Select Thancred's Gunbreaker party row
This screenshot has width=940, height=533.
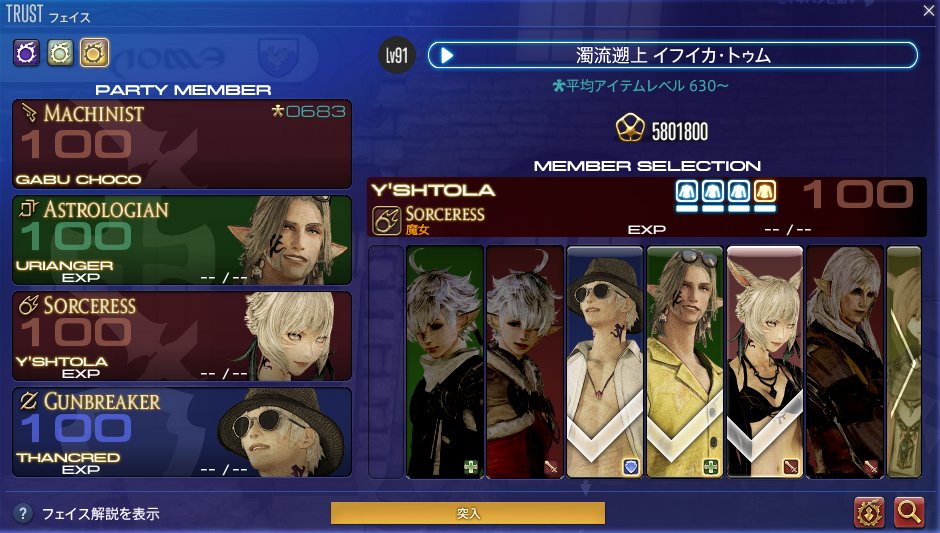[182, 432]
